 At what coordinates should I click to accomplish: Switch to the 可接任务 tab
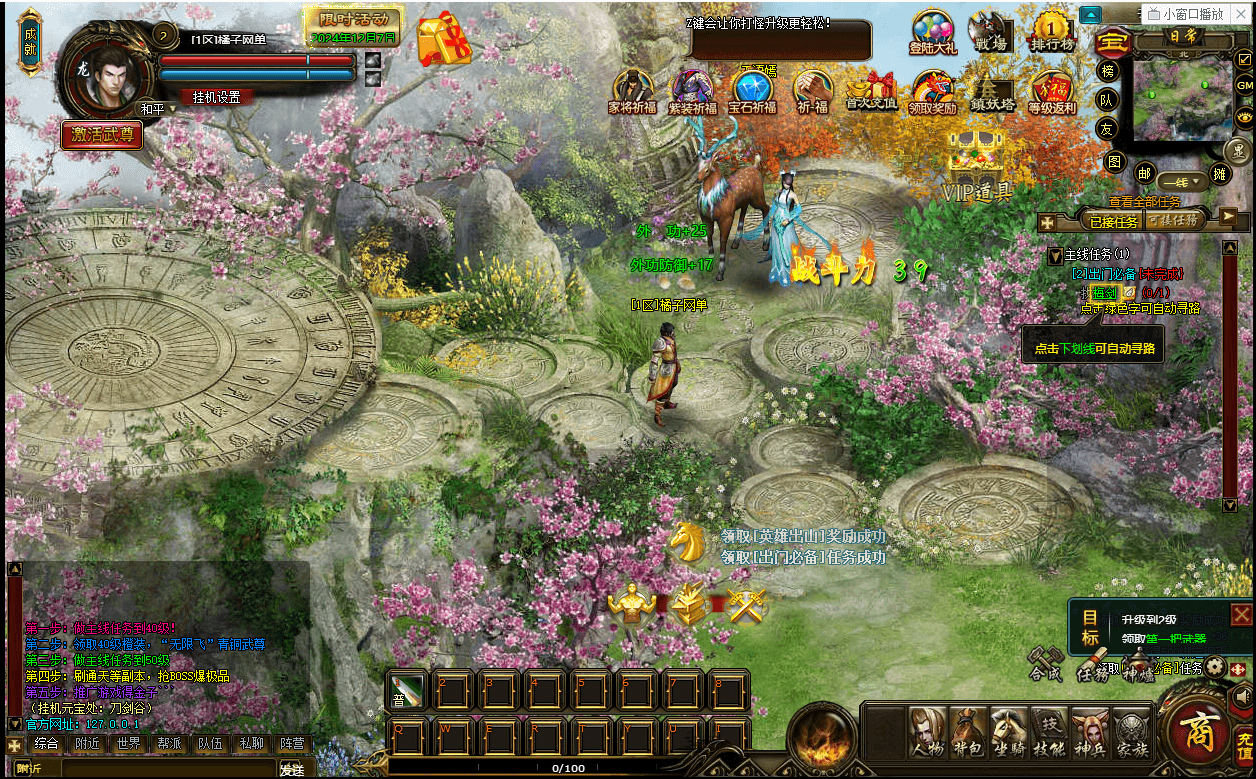[x=1172, y=219]
